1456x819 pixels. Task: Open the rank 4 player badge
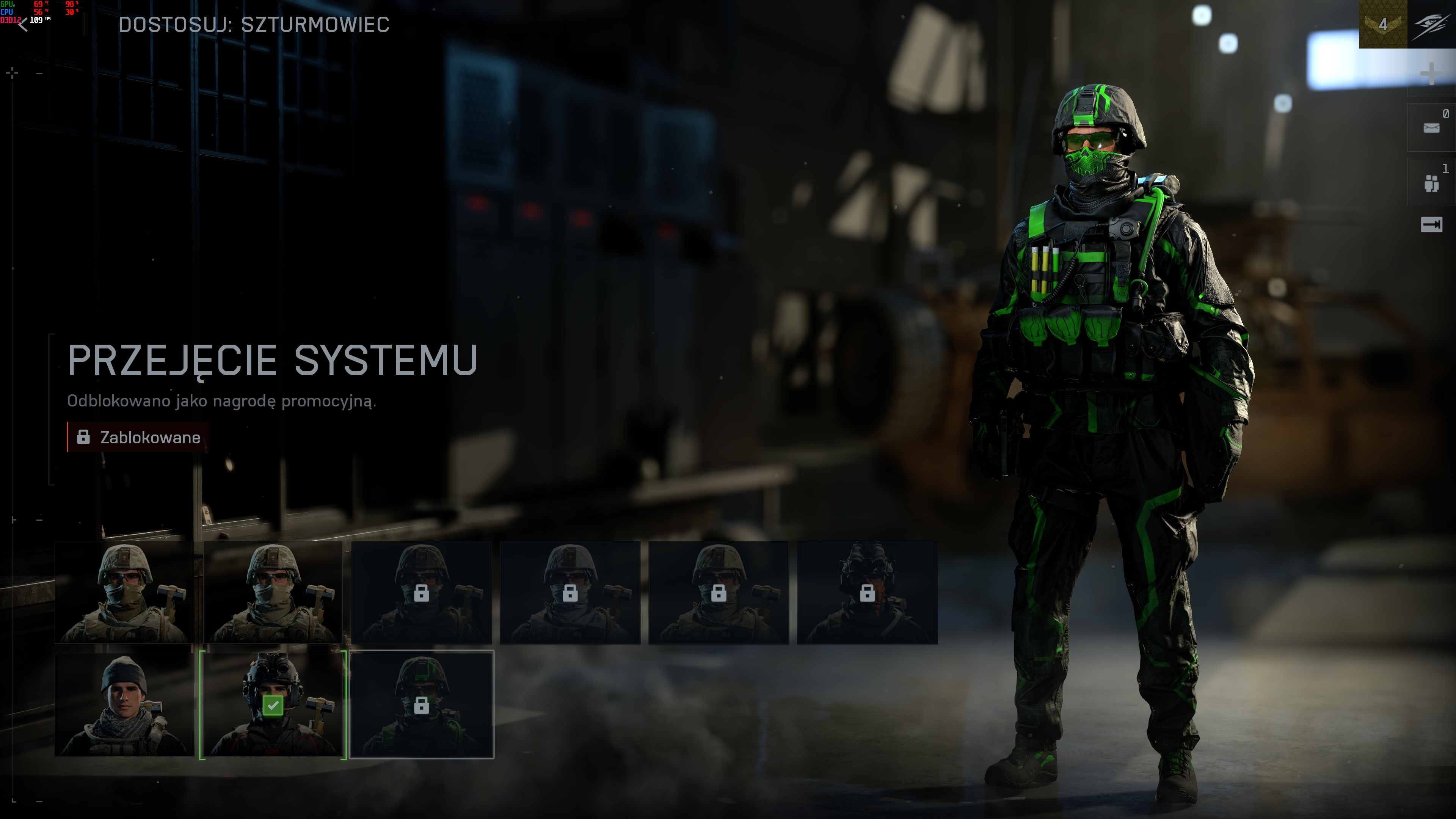click(x=1382, y=24)
